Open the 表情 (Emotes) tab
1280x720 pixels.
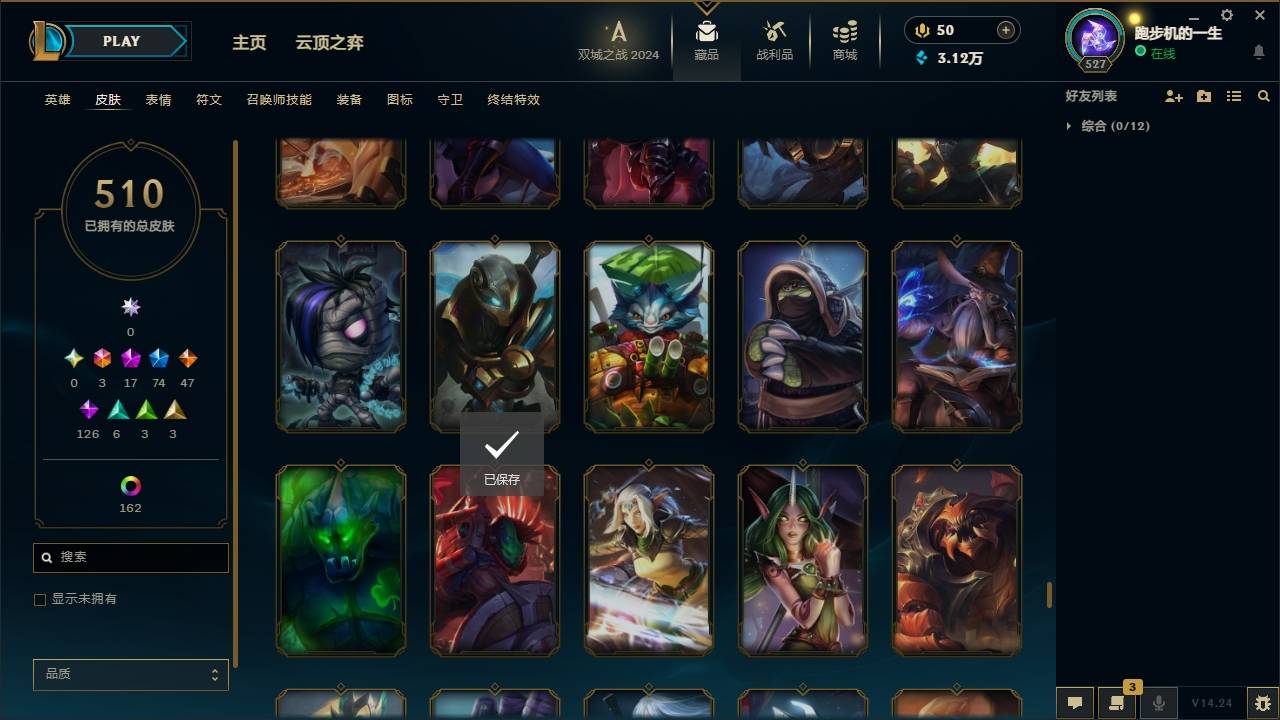pos(158,100)
